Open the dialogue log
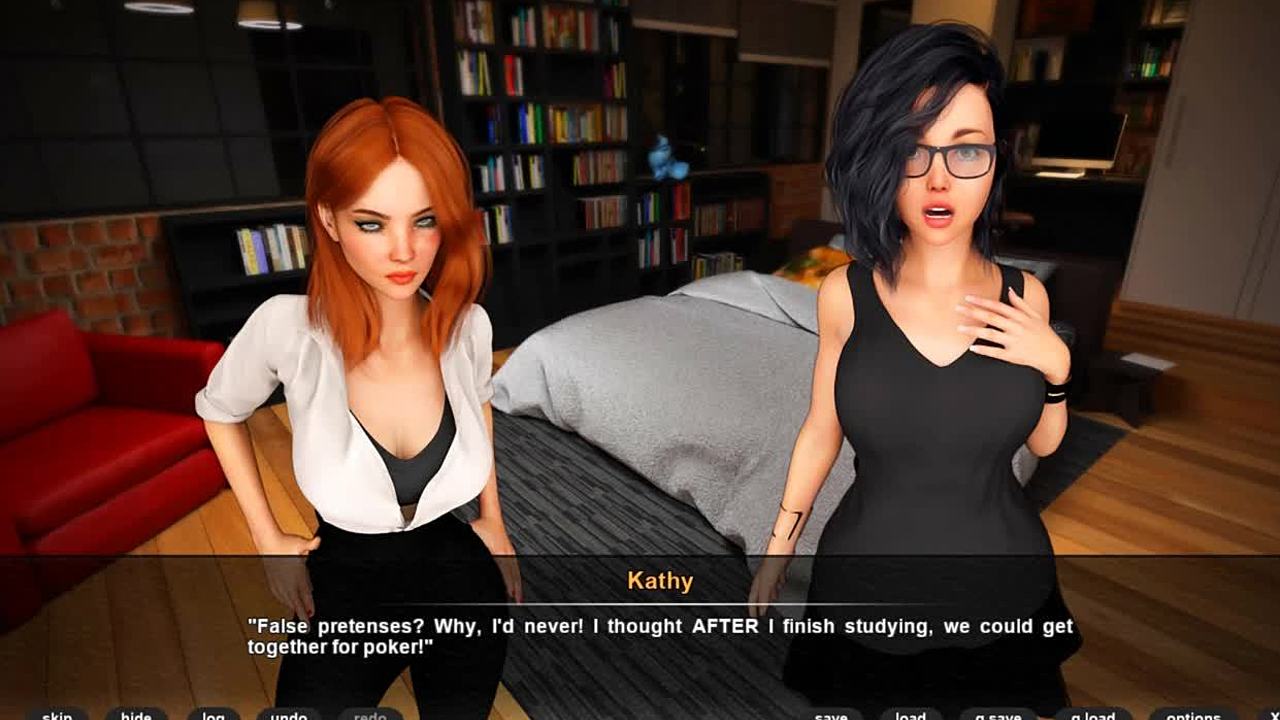Image resolution: width=1280 pixels, height=720 pixels. 213,714
